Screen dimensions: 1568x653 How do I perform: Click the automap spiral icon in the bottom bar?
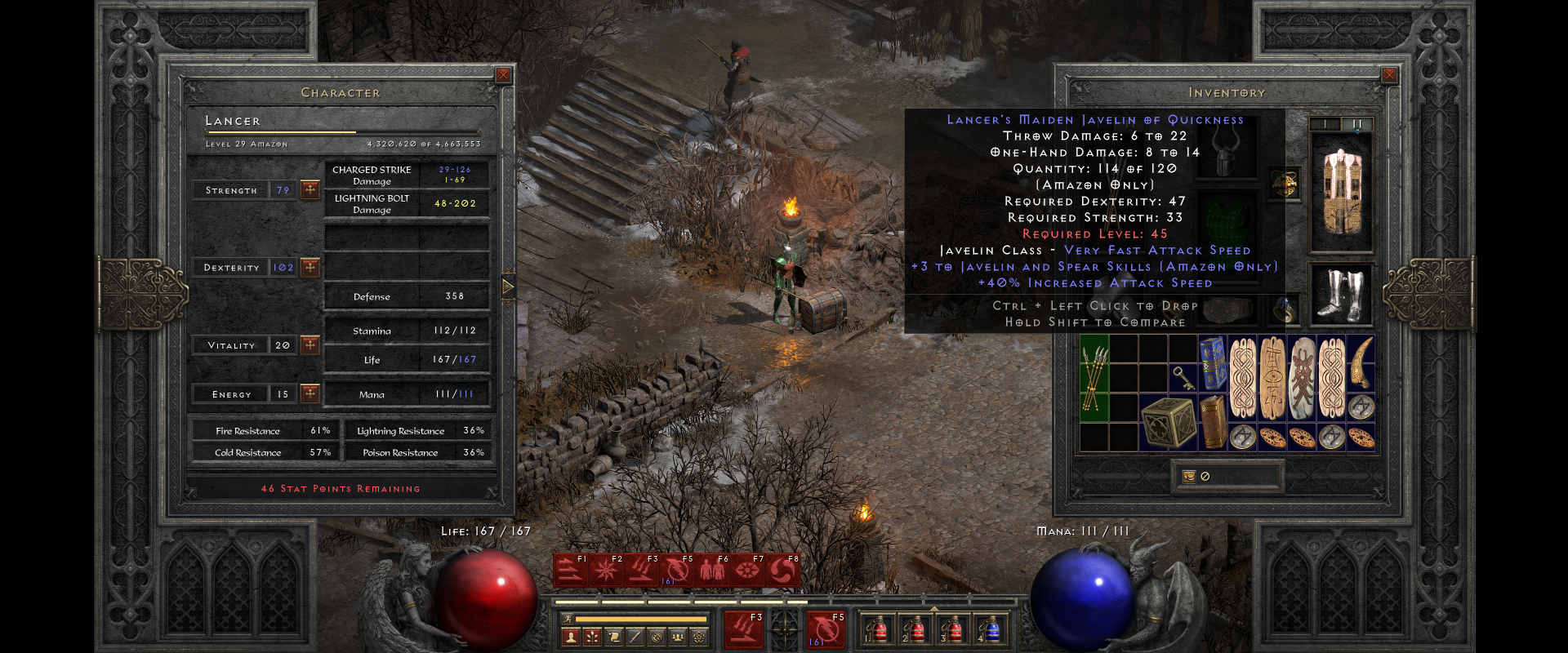coord(655,636)
